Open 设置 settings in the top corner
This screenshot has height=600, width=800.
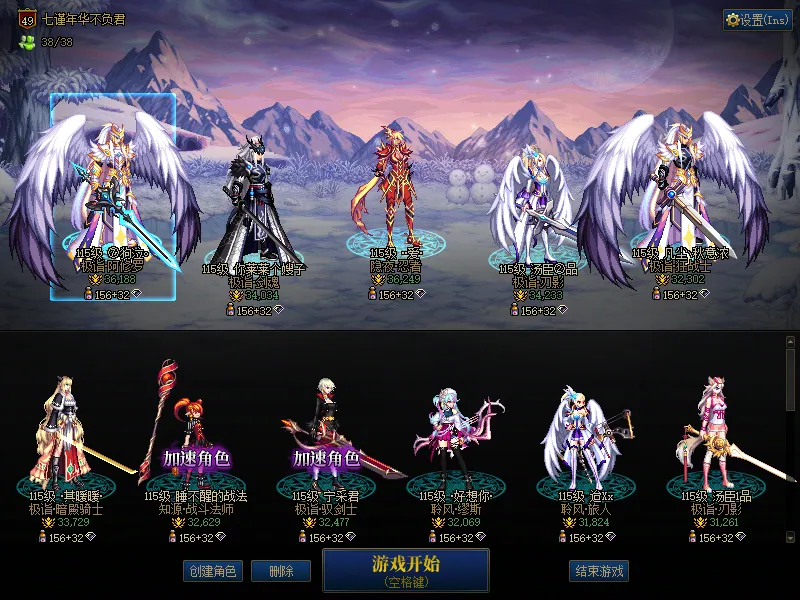click(757, 20)
